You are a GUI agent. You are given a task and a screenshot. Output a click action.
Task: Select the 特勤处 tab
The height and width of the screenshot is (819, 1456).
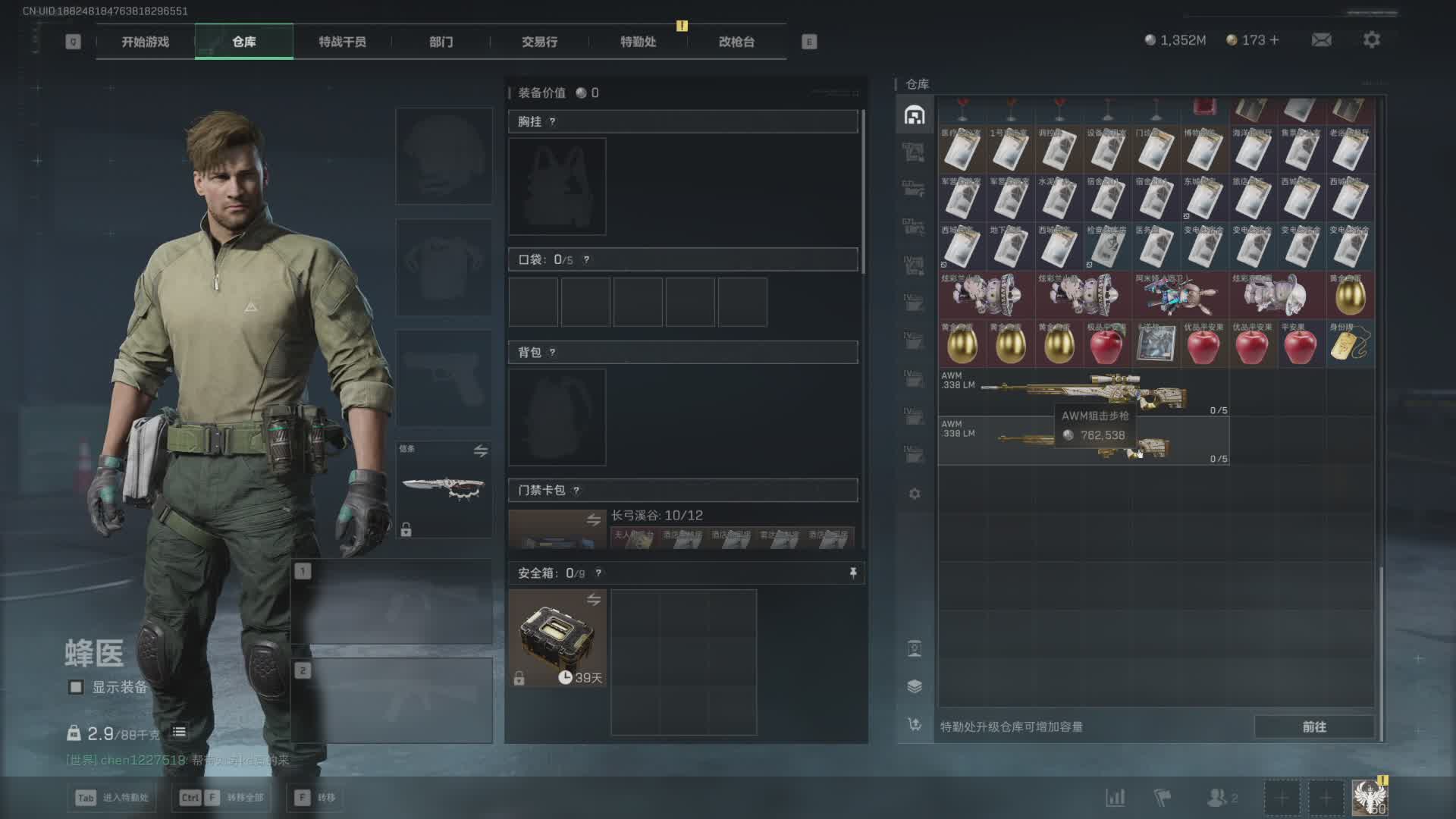[x=638, y=42]
